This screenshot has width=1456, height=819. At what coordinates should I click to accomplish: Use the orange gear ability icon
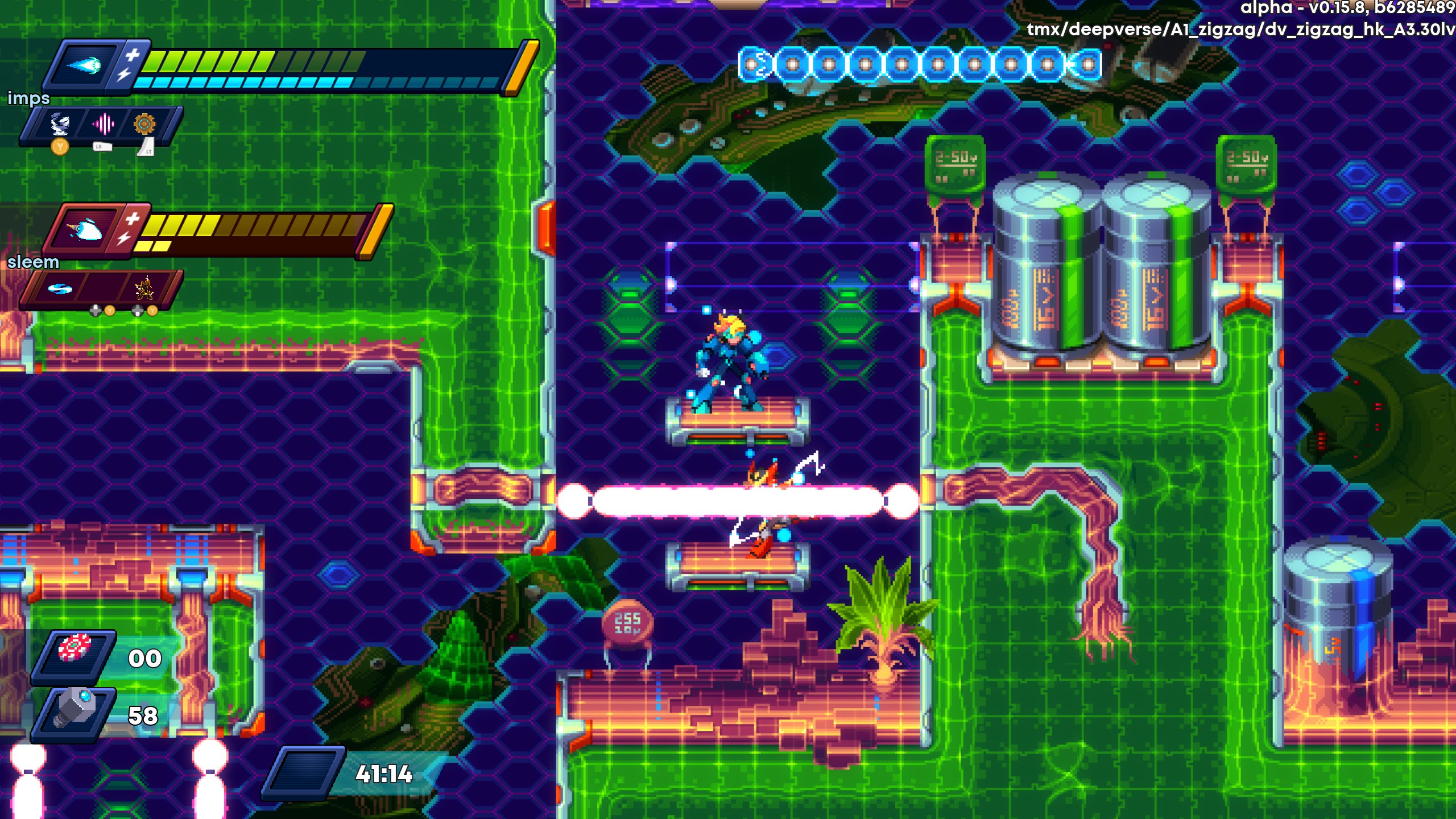point(144,123)
